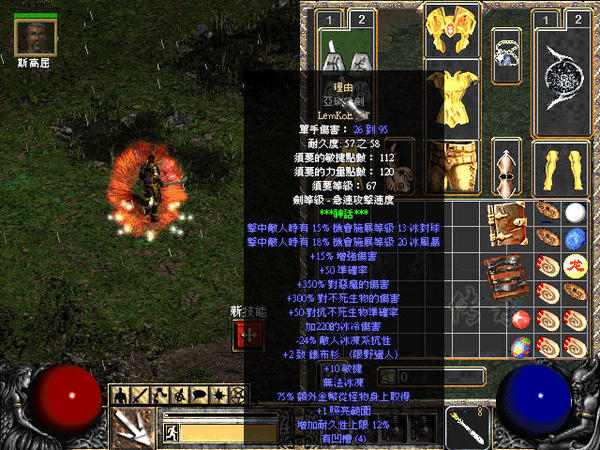Choose the rainbow-colored jewel in inventory
Screen dimensions: 600x450
[521, 345]
